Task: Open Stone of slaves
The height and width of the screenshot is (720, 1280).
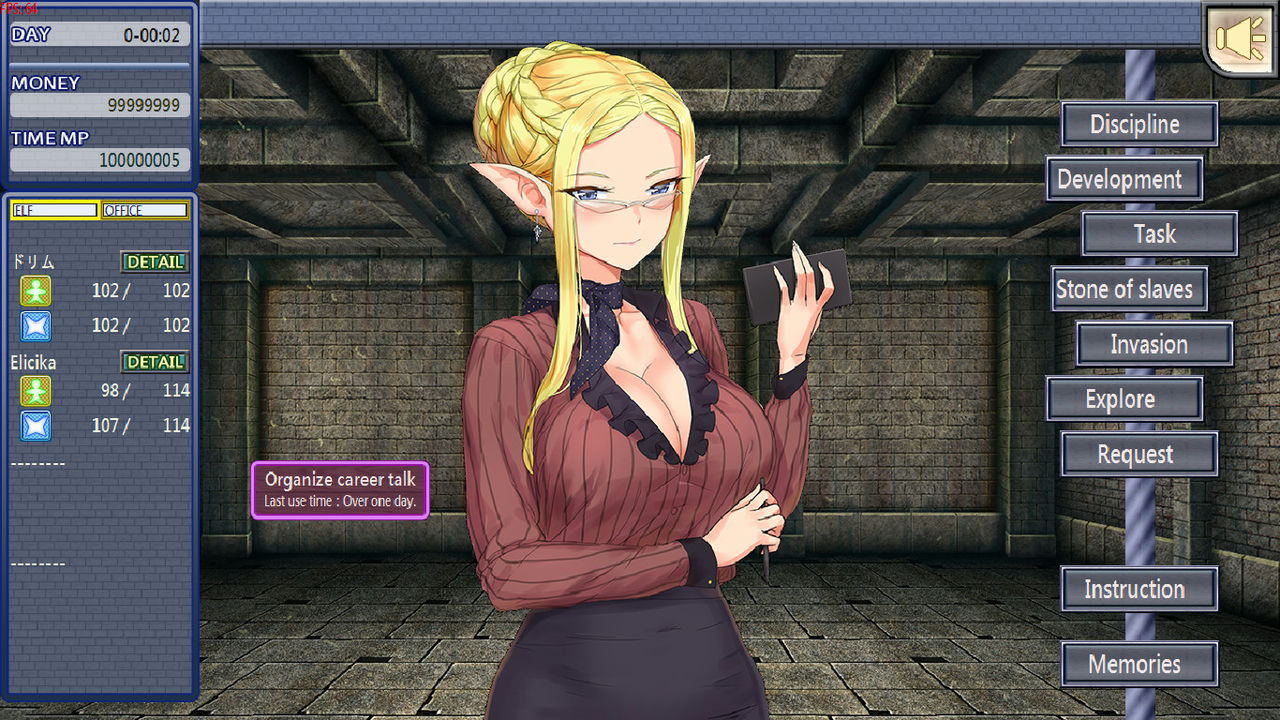Action: click(x=1128, y=289)
